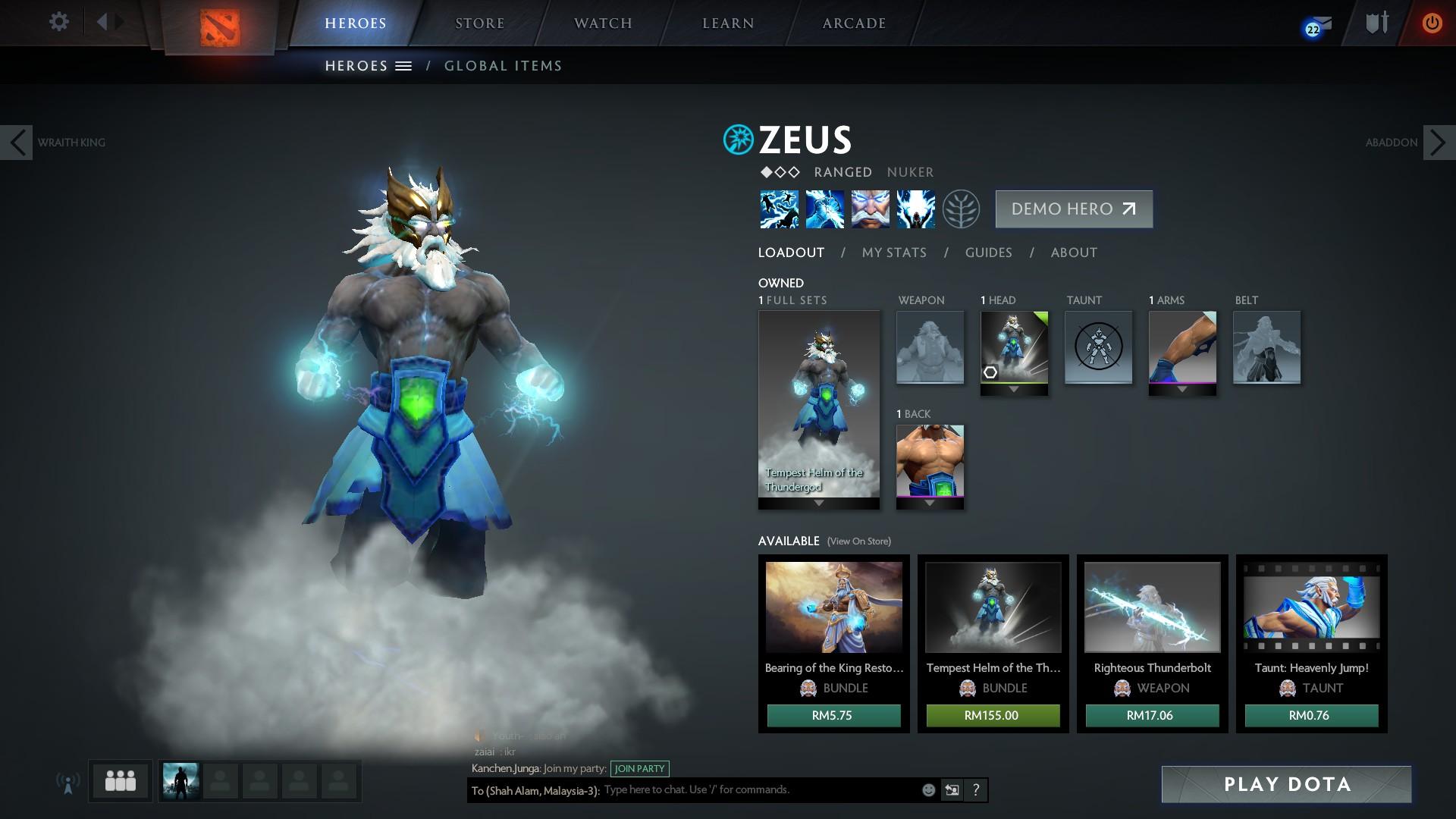
Task: Accept the Join Party invite
Action: 639,768
